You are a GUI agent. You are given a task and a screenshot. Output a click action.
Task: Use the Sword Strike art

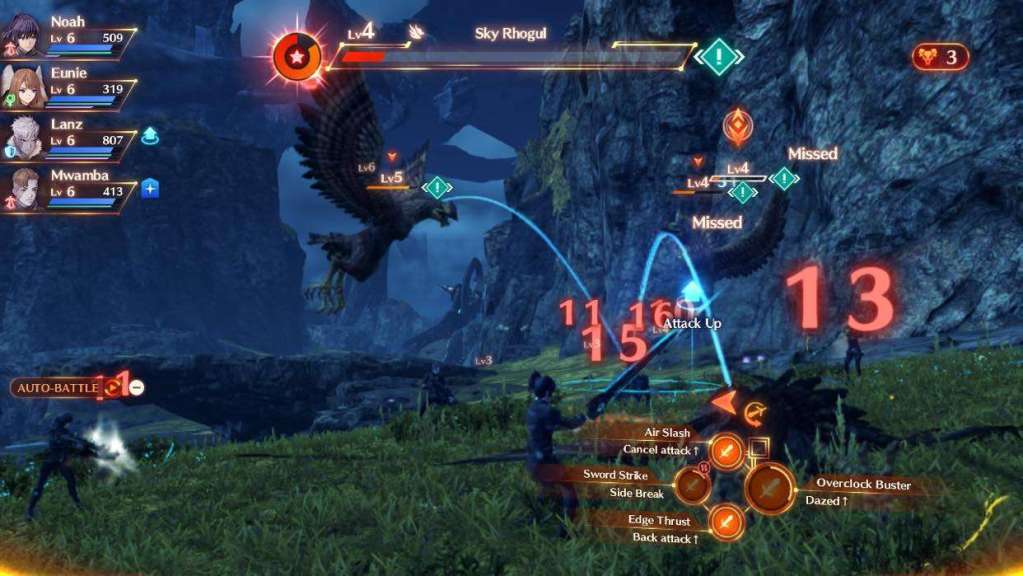point(692,486)
